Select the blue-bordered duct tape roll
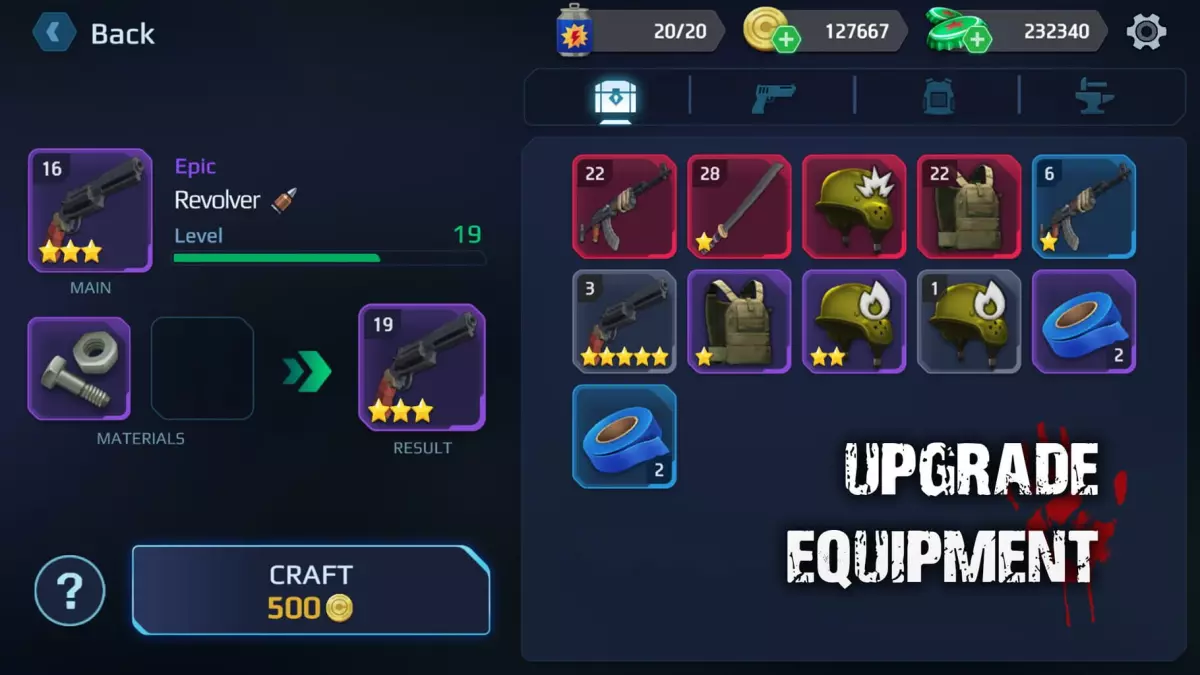The width and height of the screenshot is (1200, 675). click(x=624, y=437)
